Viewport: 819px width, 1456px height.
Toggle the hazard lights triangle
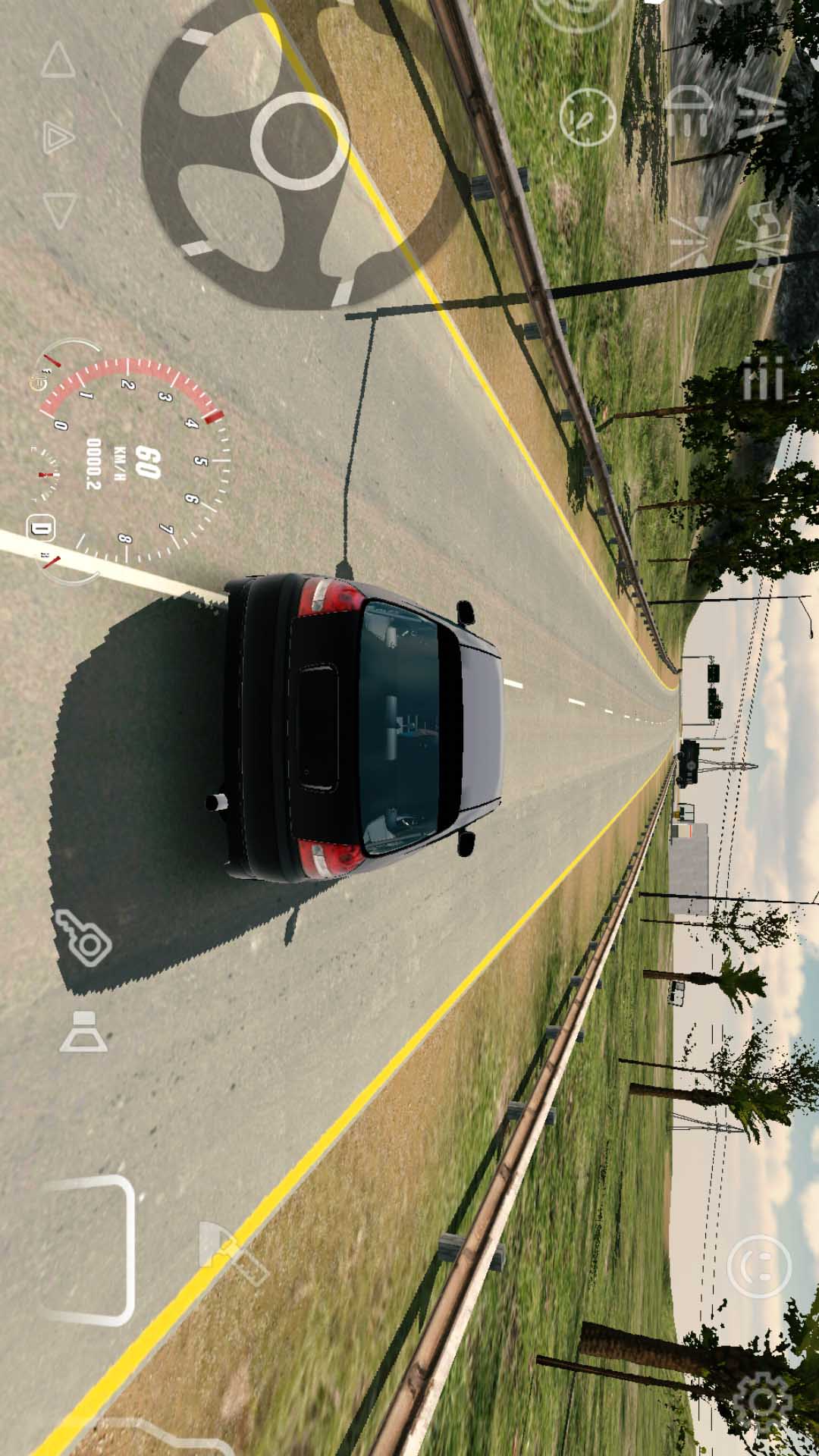(x=58, y=137)
